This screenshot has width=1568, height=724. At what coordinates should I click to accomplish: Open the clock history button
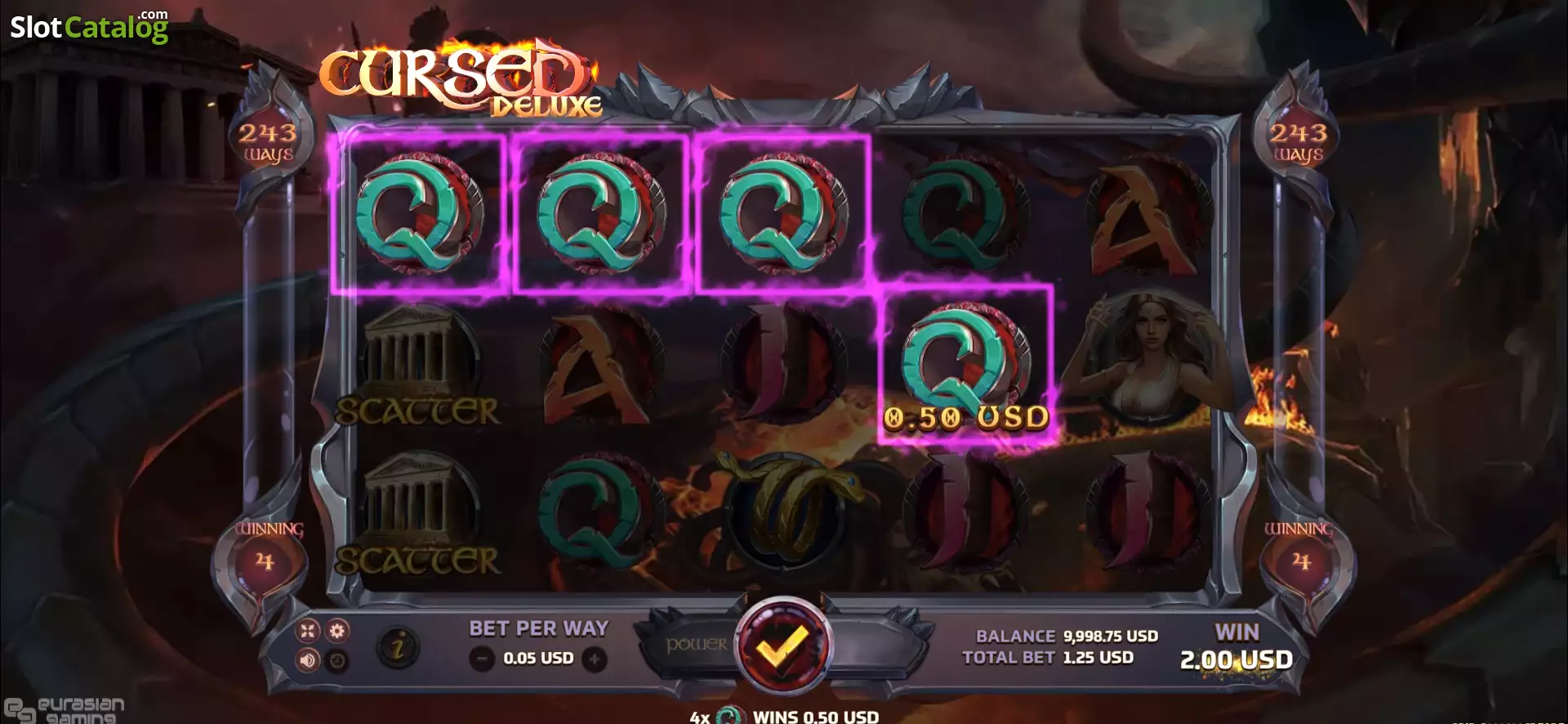tap(337, 660)
